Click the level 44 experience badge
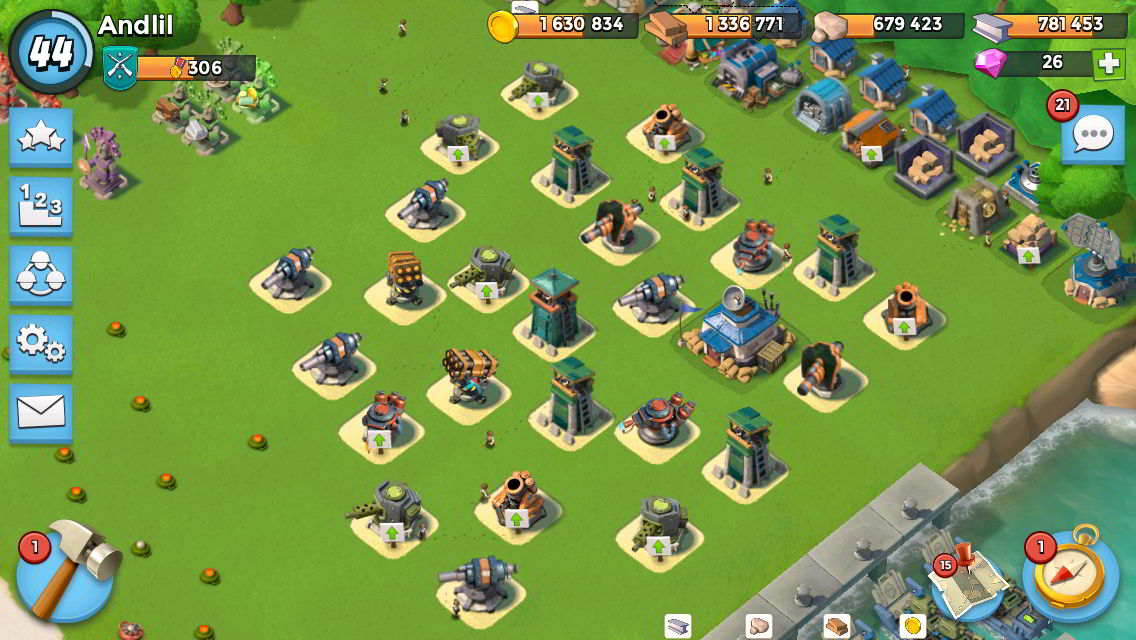Viewport: 1136px width, 640px height. 50,52
